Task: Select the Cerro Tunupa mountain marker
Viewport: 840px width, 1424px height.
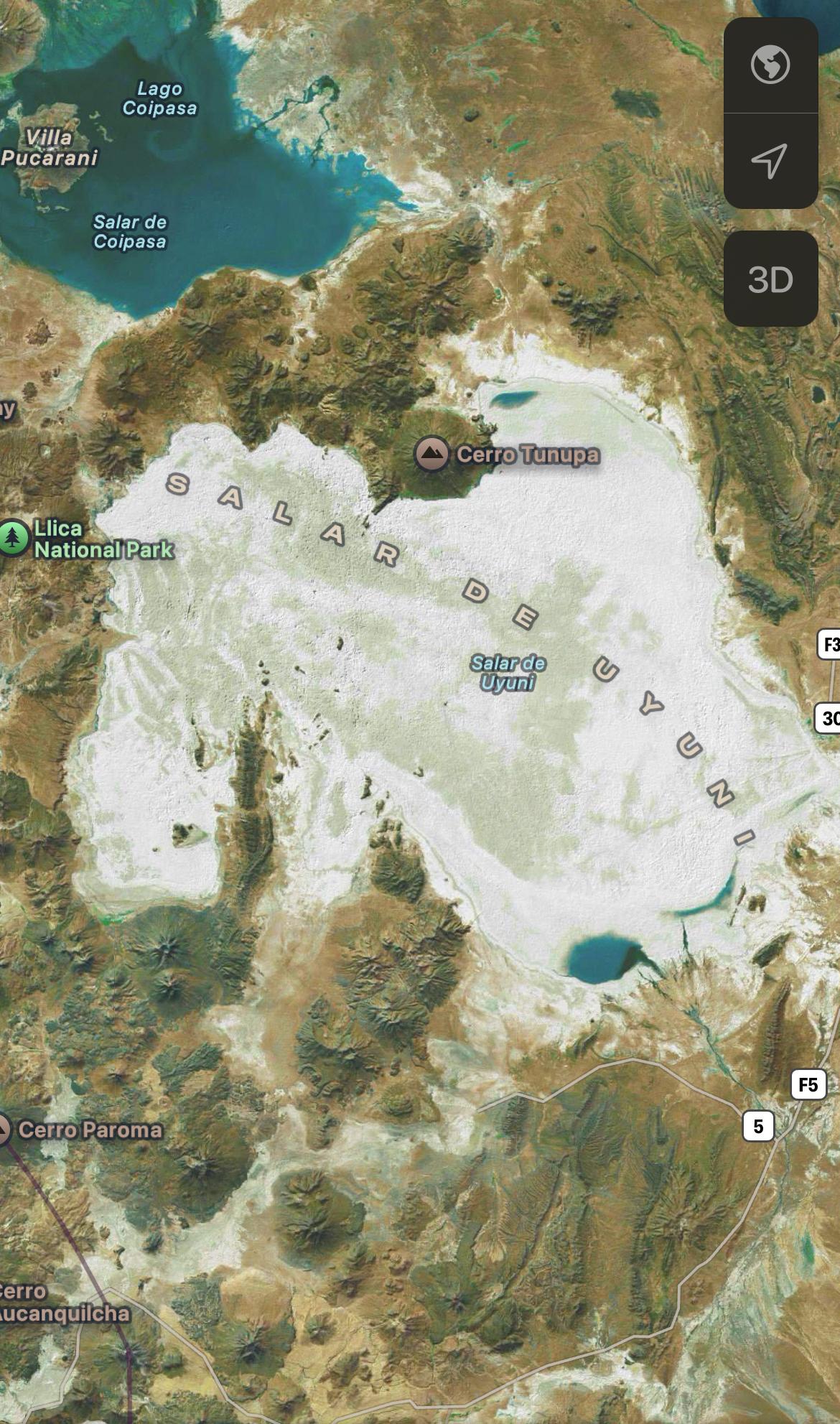Action: 431,454
